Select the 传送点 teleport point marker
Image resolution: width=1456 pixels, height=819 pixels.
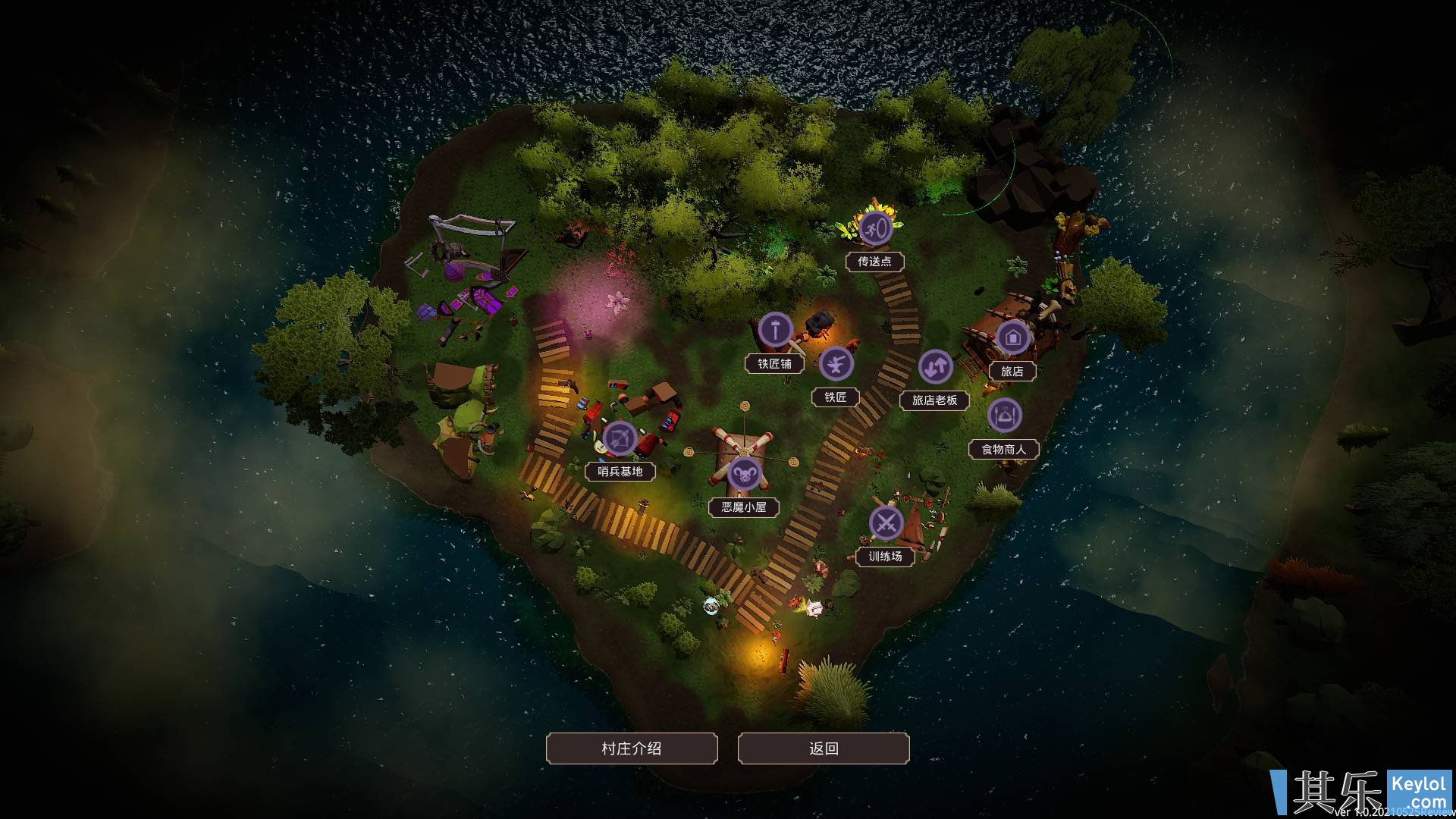tap(874, 227)
